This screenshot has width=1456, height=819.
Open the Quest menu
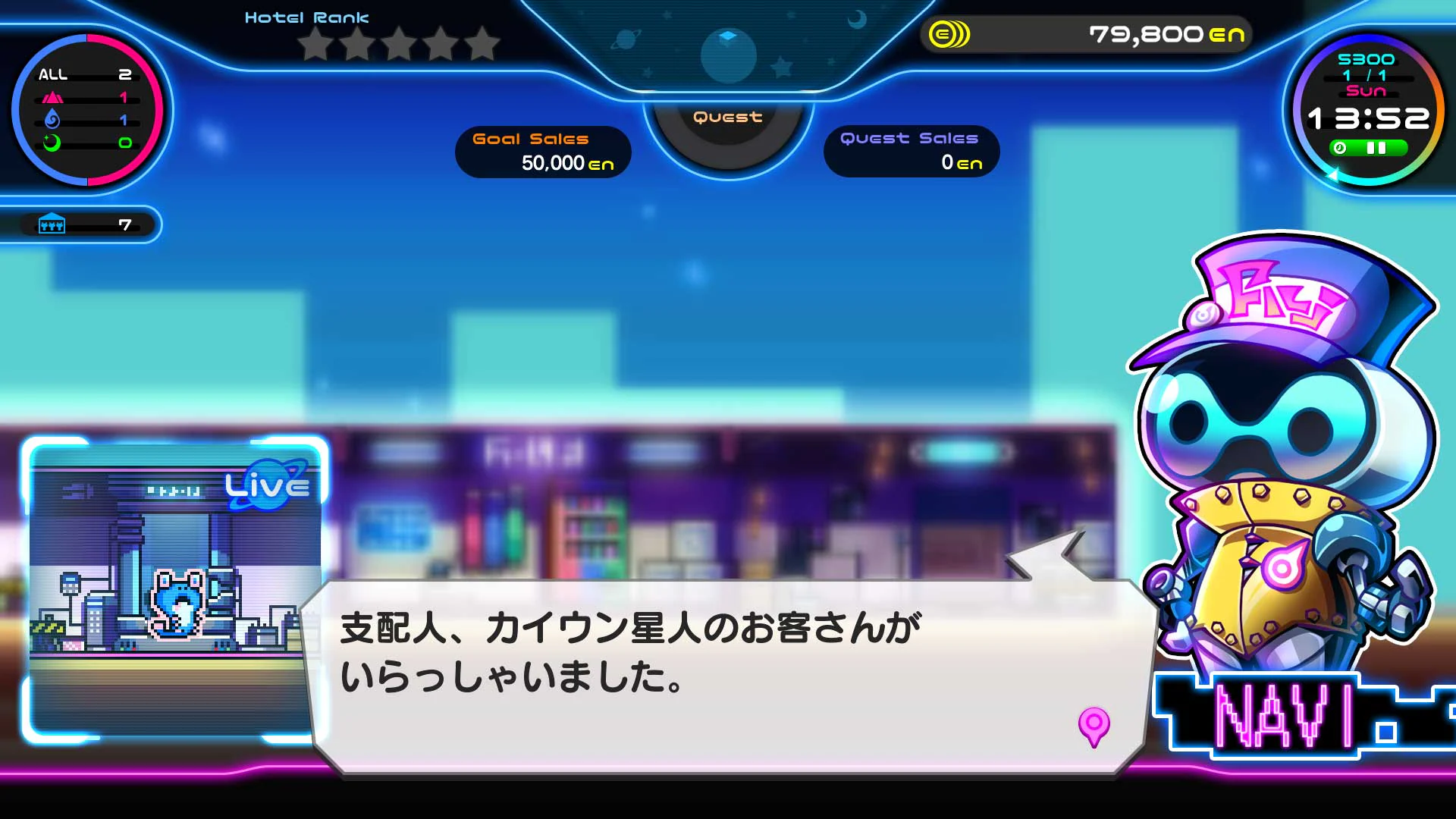[x=726, y=116]
